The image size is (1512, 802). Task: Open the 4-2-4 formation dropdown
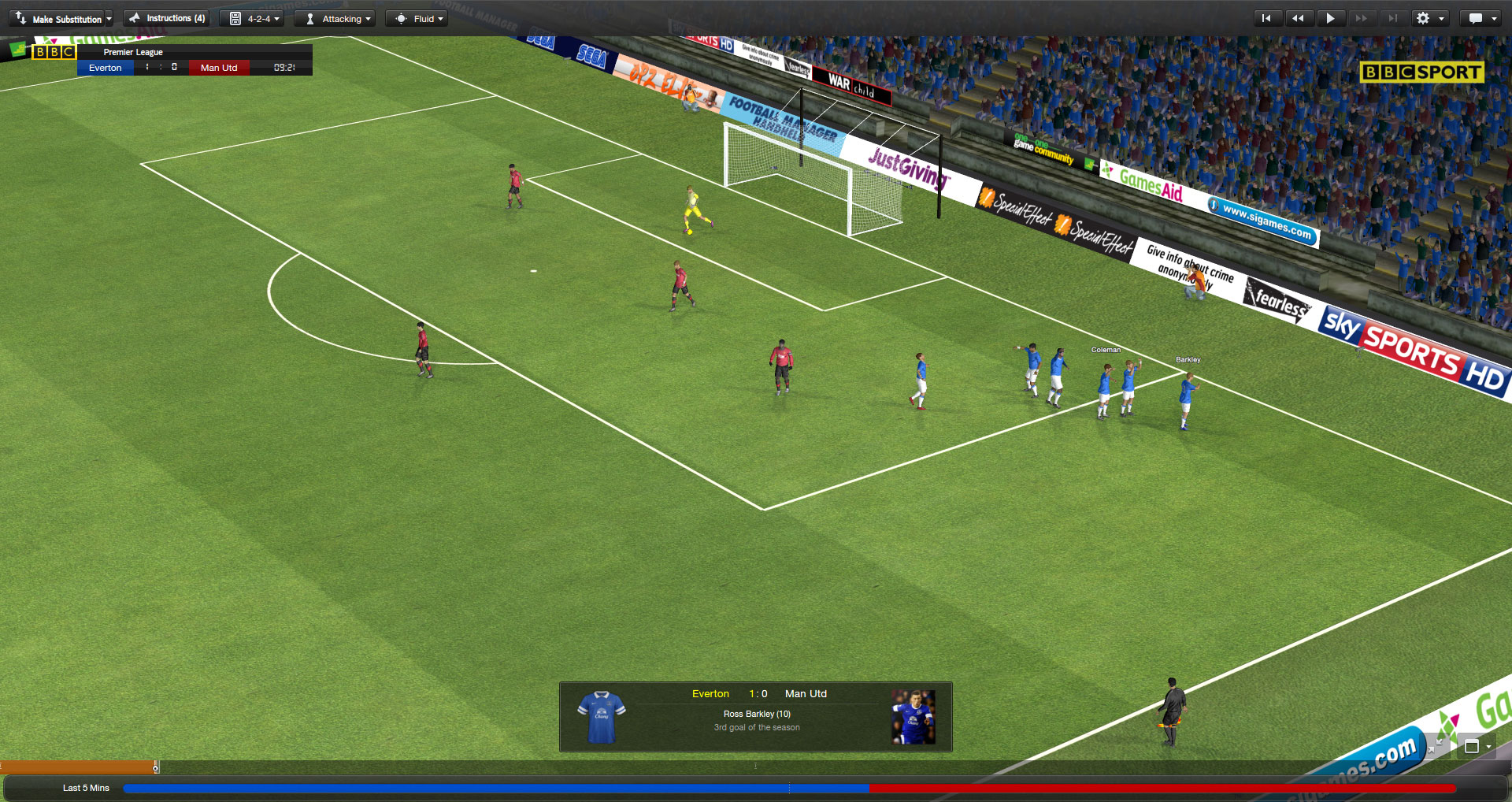point(255,19)
